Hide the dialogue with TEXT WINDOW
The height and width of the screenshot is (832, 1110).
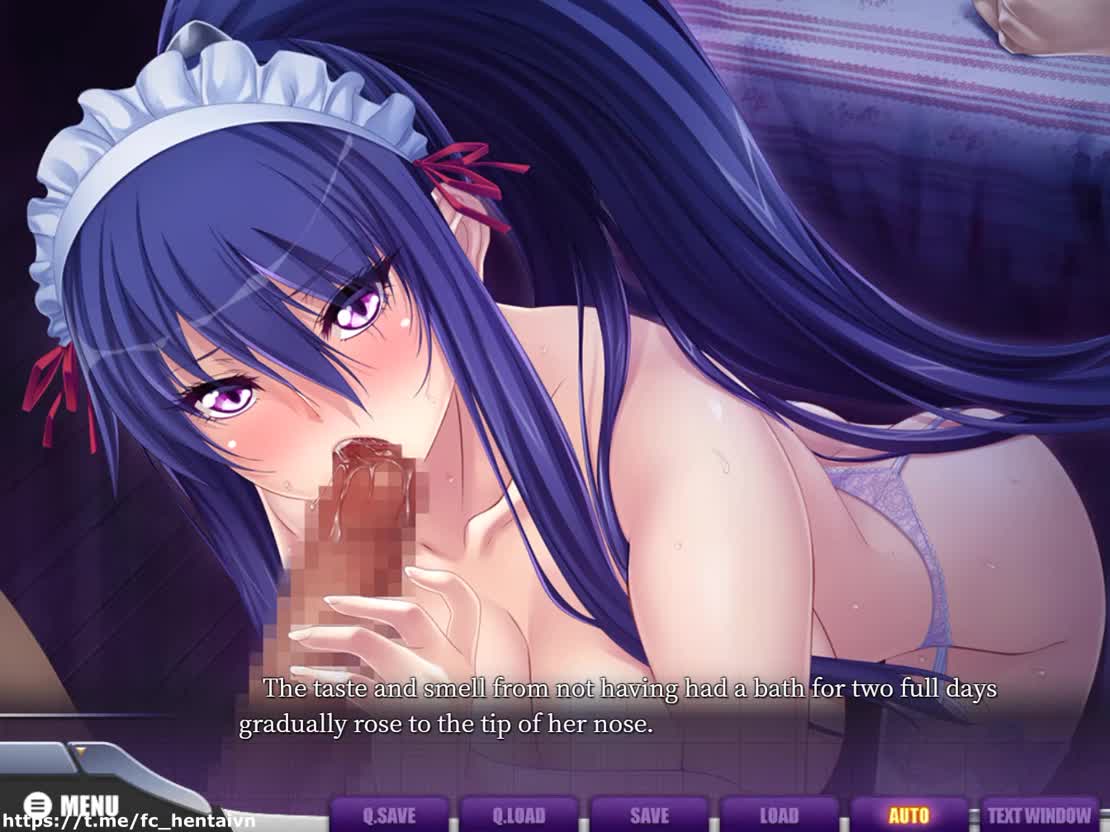(x=1040, y=815)
